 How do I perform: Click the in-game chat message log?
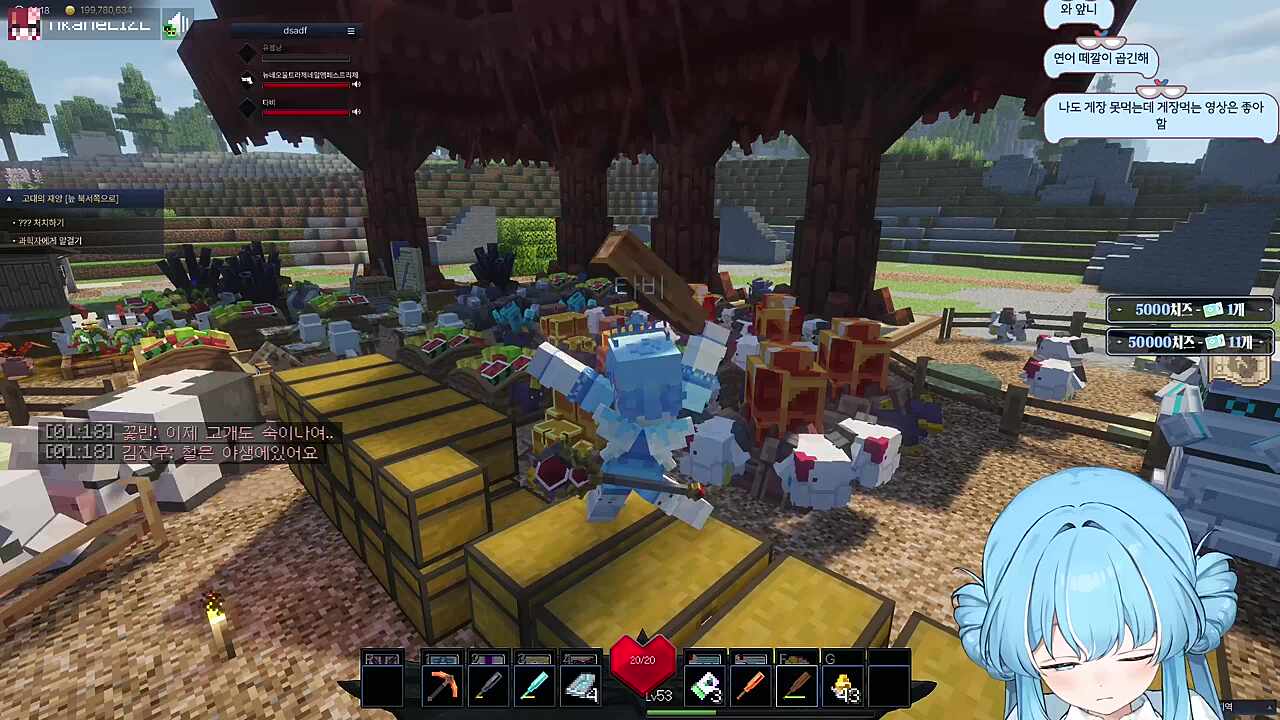click(x=190, y=443)
